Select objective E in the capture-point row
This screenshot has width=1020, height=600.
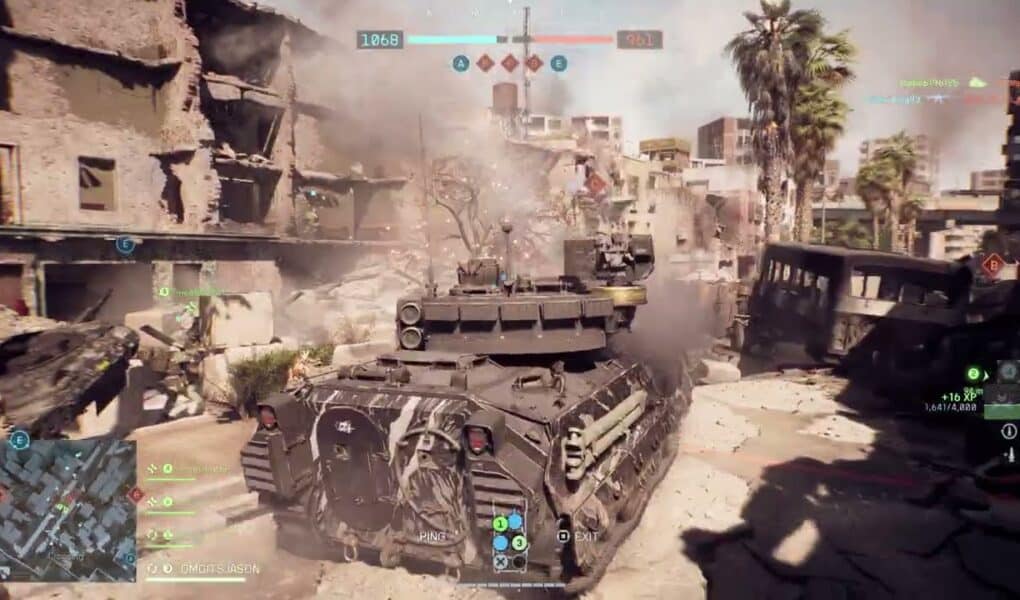click(558, 63)
